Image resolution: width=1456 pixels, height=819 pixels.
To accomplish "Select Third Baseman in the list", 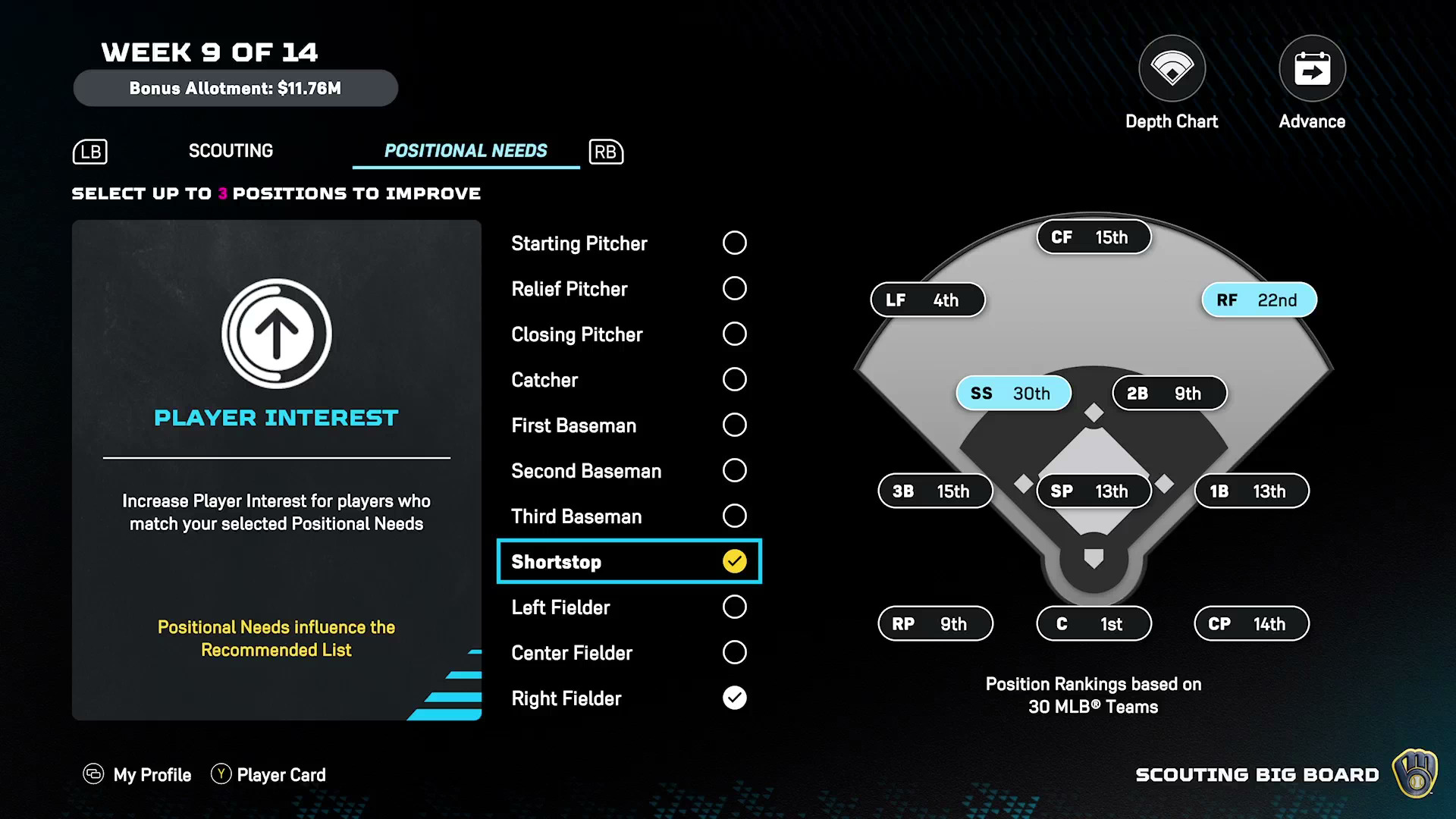I will pos(734,516).
